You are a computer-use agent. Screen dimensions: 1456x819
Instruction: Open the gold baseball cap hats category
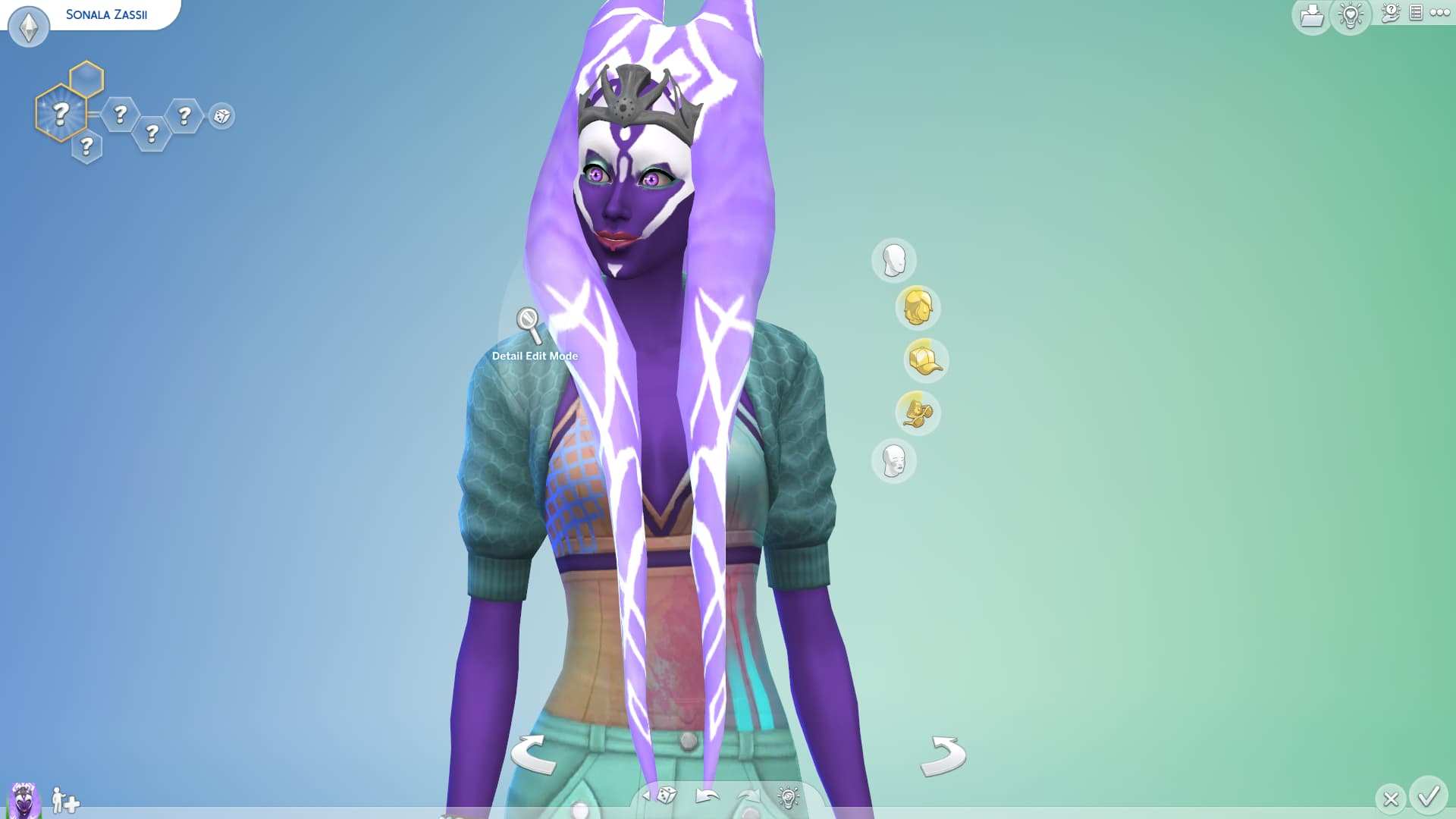click(925, 360)
